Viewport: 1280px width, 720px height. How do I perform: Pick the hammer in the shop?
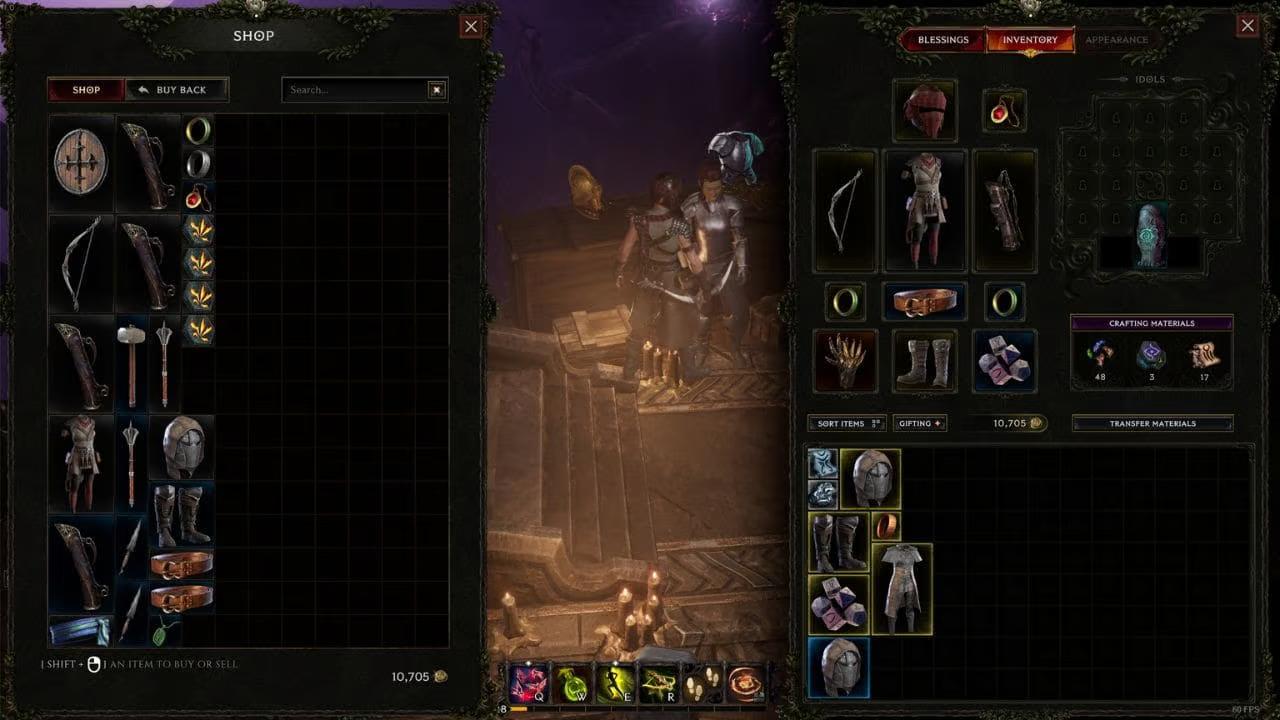point(132,362)
